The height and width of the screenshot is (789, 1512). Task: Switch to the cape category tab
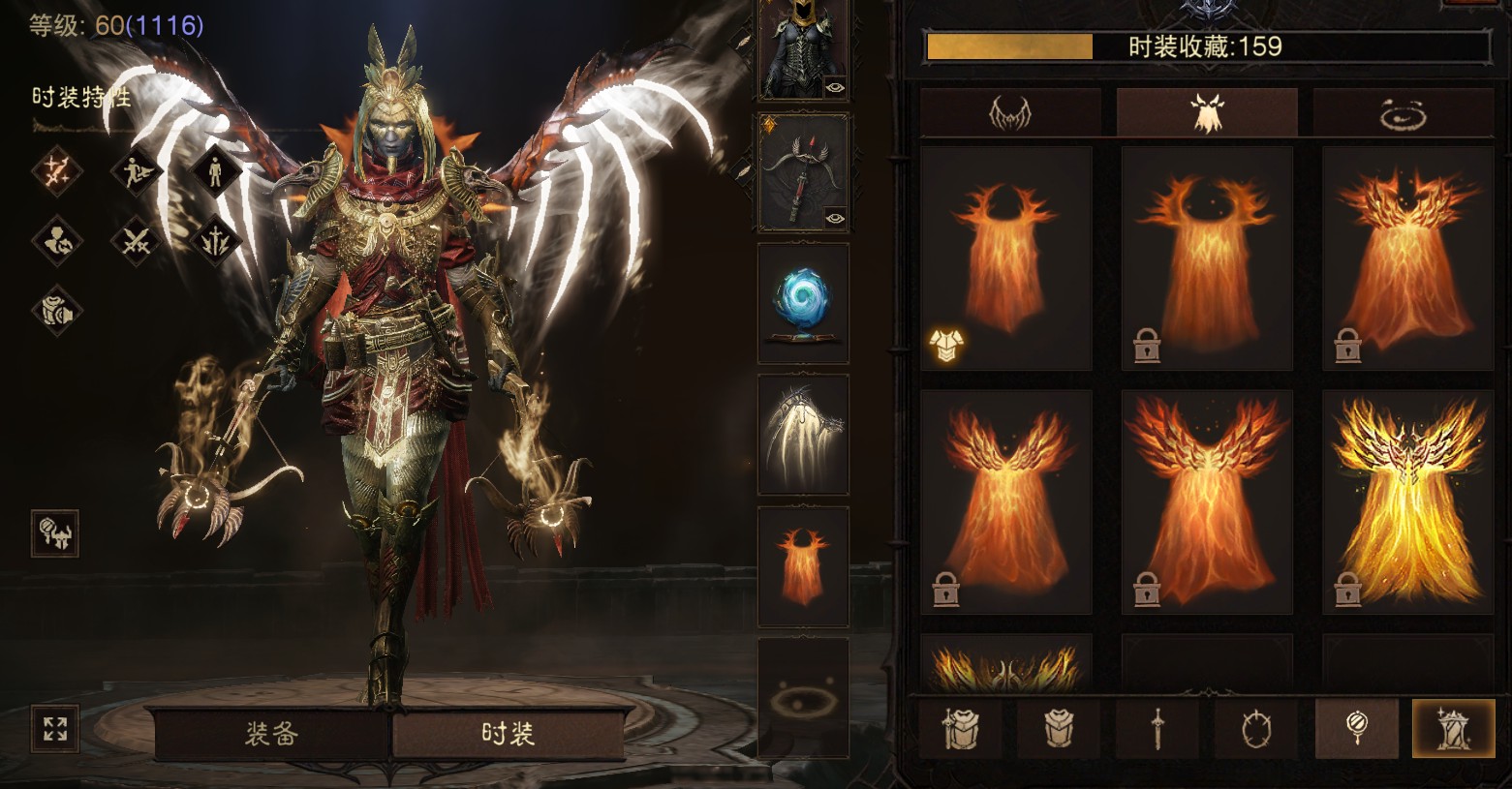click(1206, 113)
